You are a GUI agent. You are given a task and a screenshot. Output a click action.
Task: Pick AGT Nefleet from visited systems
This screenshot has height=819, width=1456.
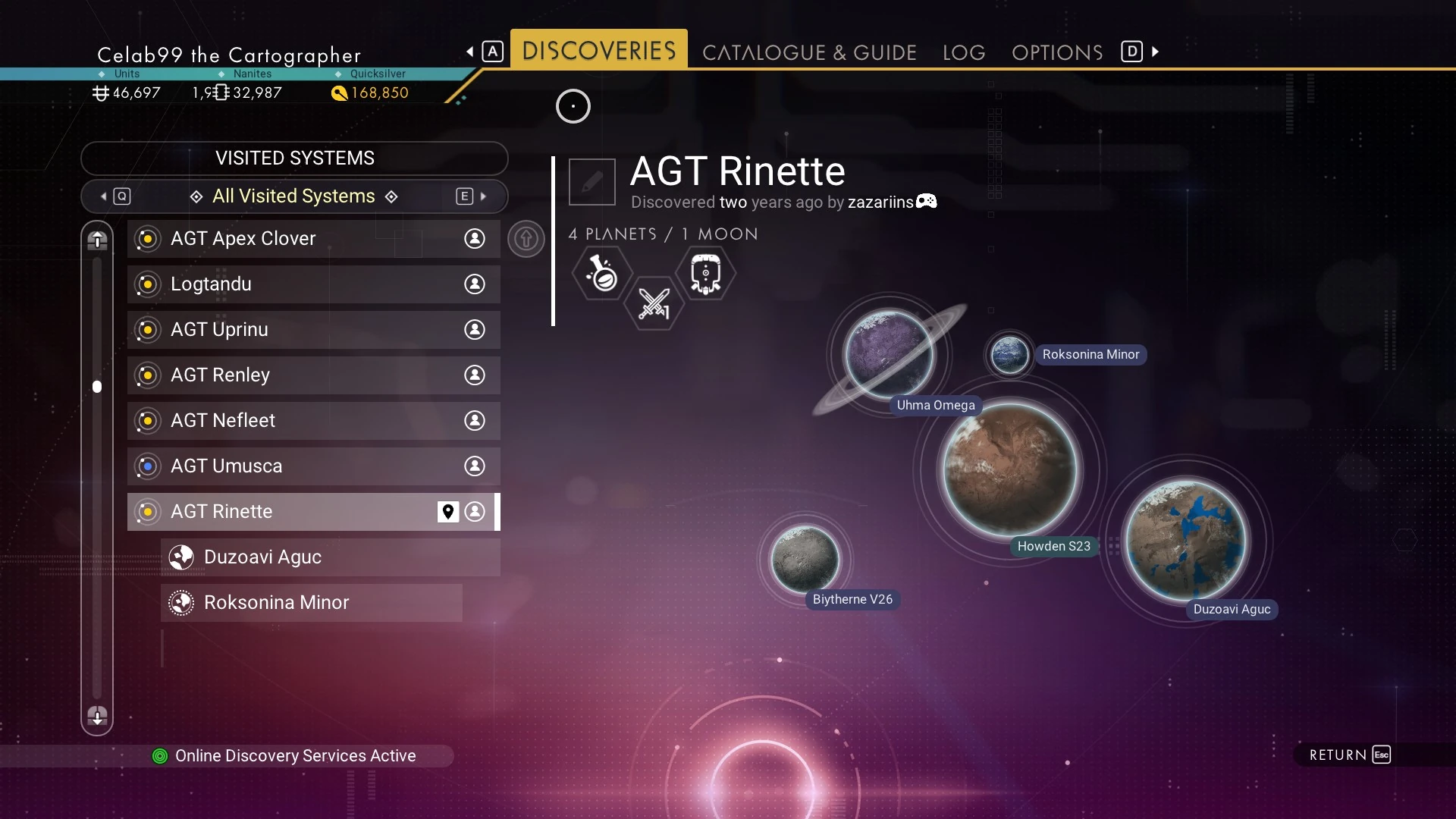coord(312,421)
